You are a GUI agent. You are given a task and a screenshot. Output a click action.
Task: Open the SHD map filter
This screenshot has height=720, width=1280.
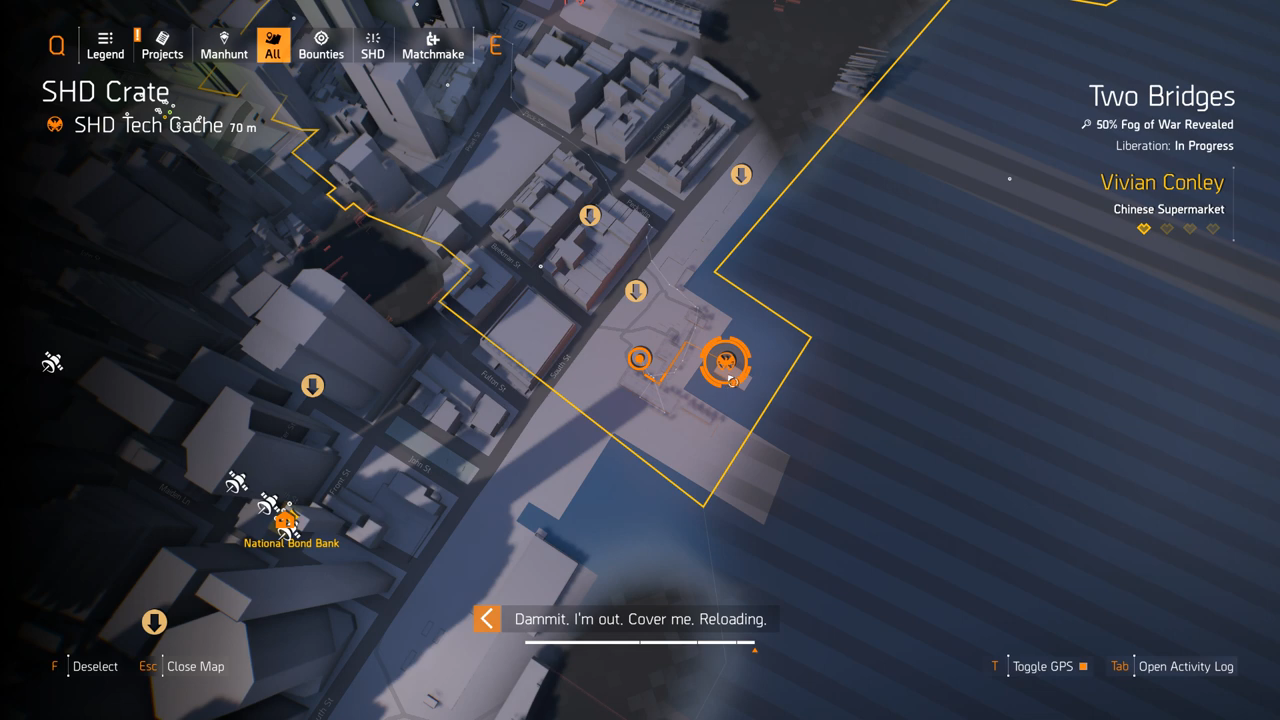373,45
